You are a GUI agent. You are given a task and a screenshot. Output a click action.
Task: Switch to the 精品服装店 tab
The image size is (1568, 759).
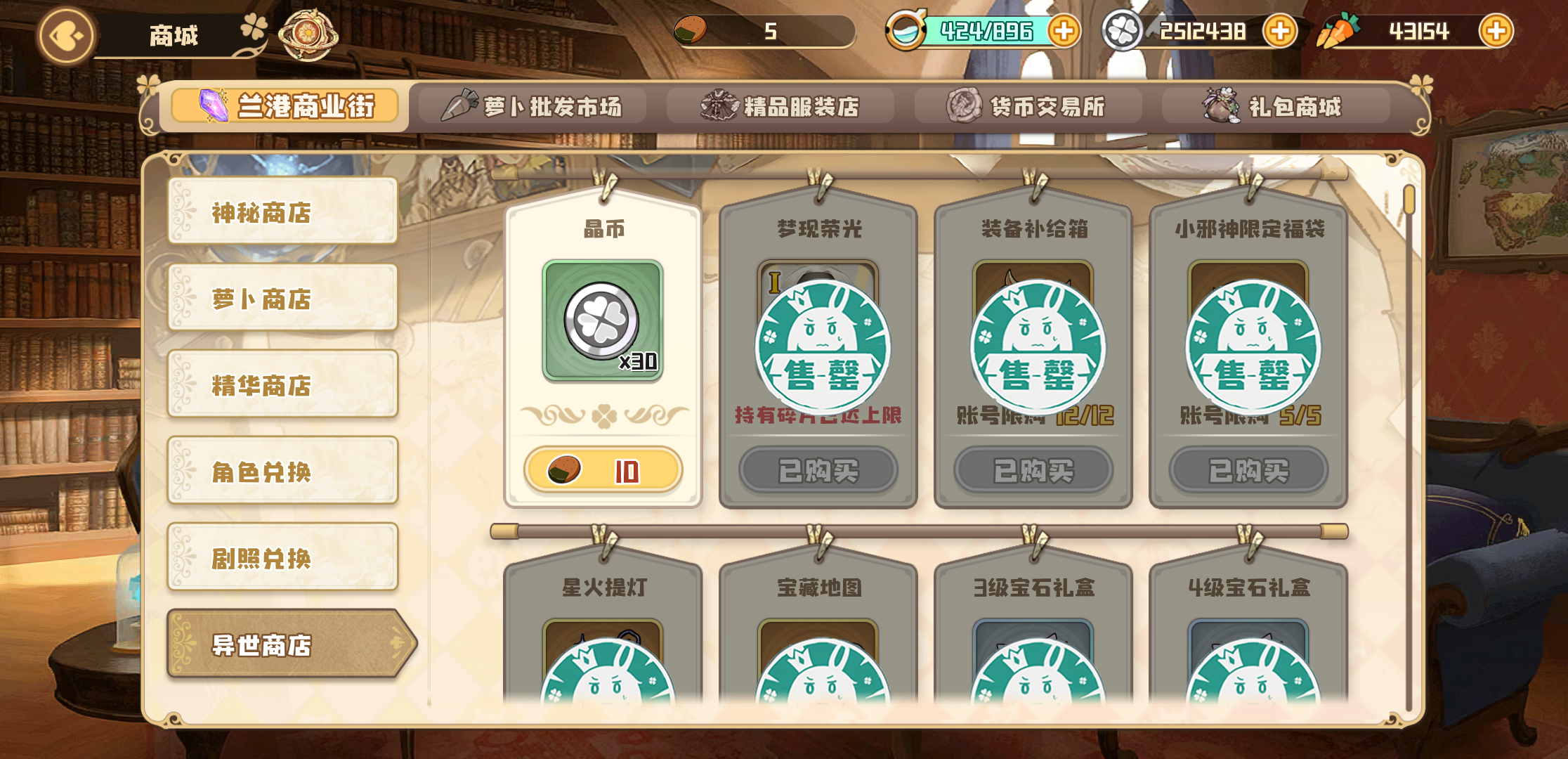point(780,105)
